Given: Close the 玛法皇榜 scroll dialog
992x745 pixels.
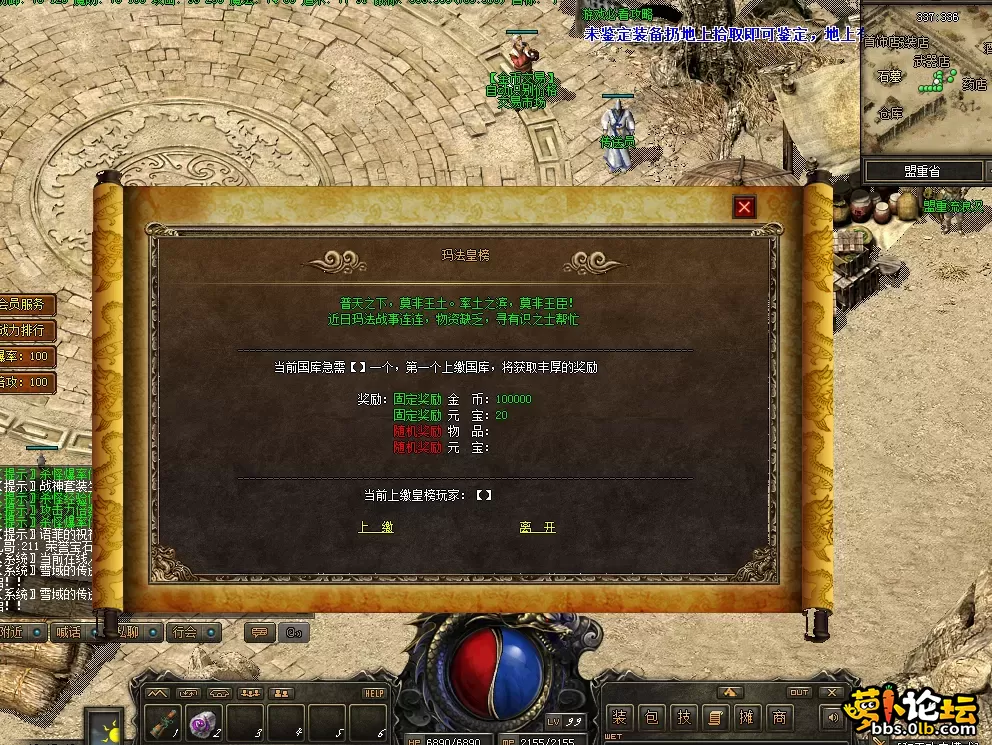Looking at the screenshot, I should tap(744, 207).
